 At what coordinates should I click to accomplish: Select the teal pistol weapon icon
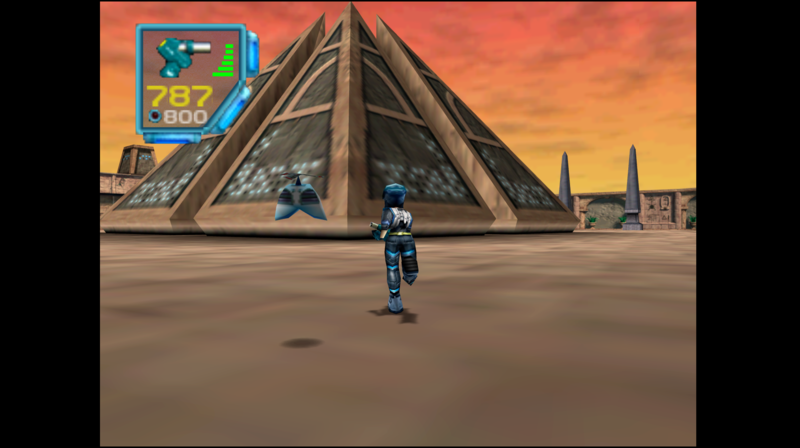[178, 55]
